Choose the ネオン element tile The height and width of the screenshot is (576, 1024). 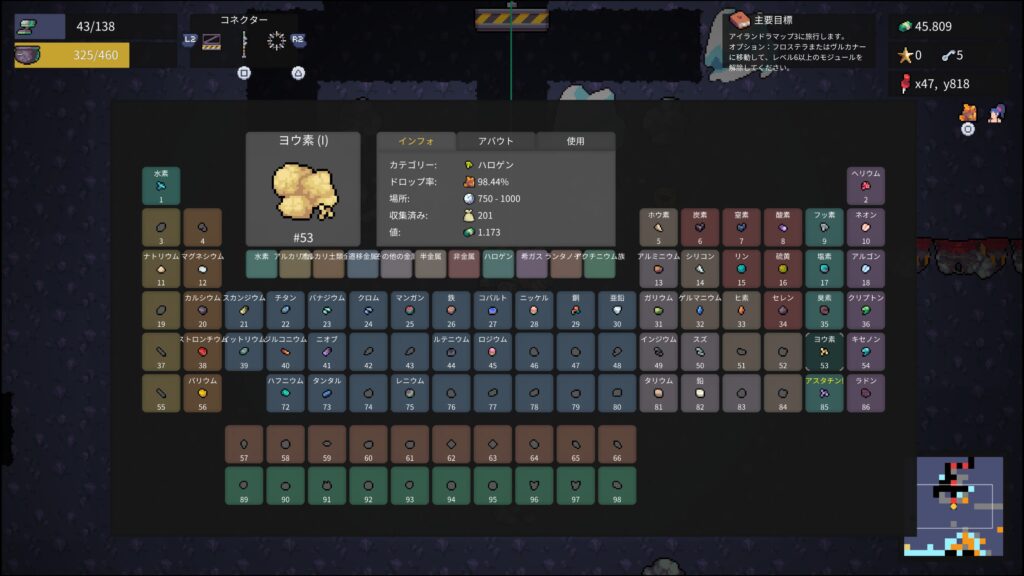pos(866,227)
